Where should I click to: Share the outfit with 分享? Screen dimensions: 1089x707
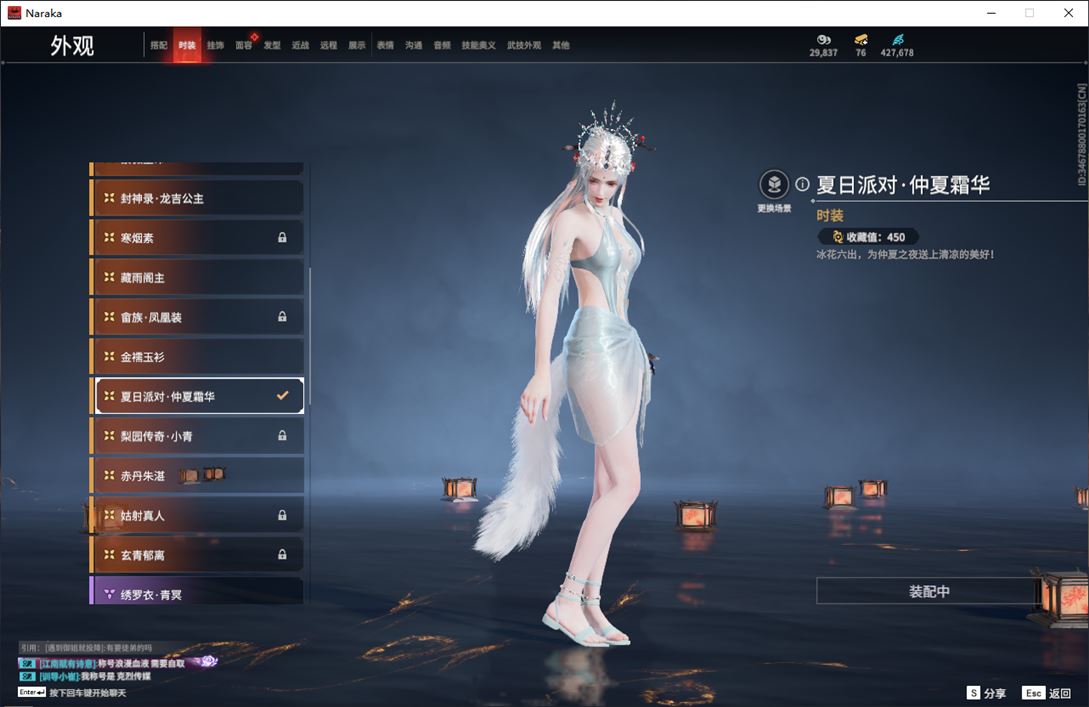pos(986,693)
